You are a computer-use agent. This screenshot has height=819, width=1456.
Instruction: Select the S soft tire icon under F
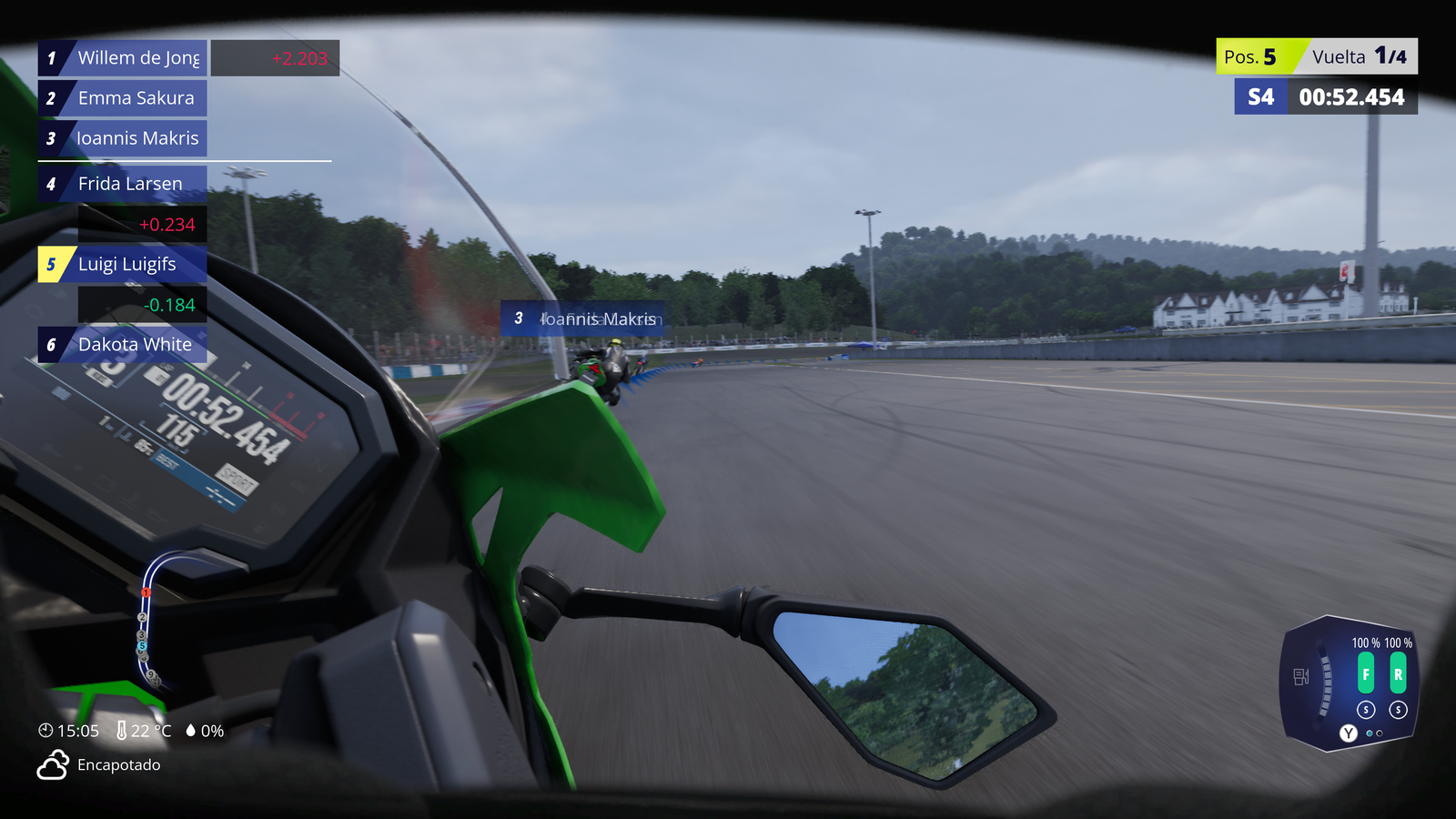pos(1366,709)
